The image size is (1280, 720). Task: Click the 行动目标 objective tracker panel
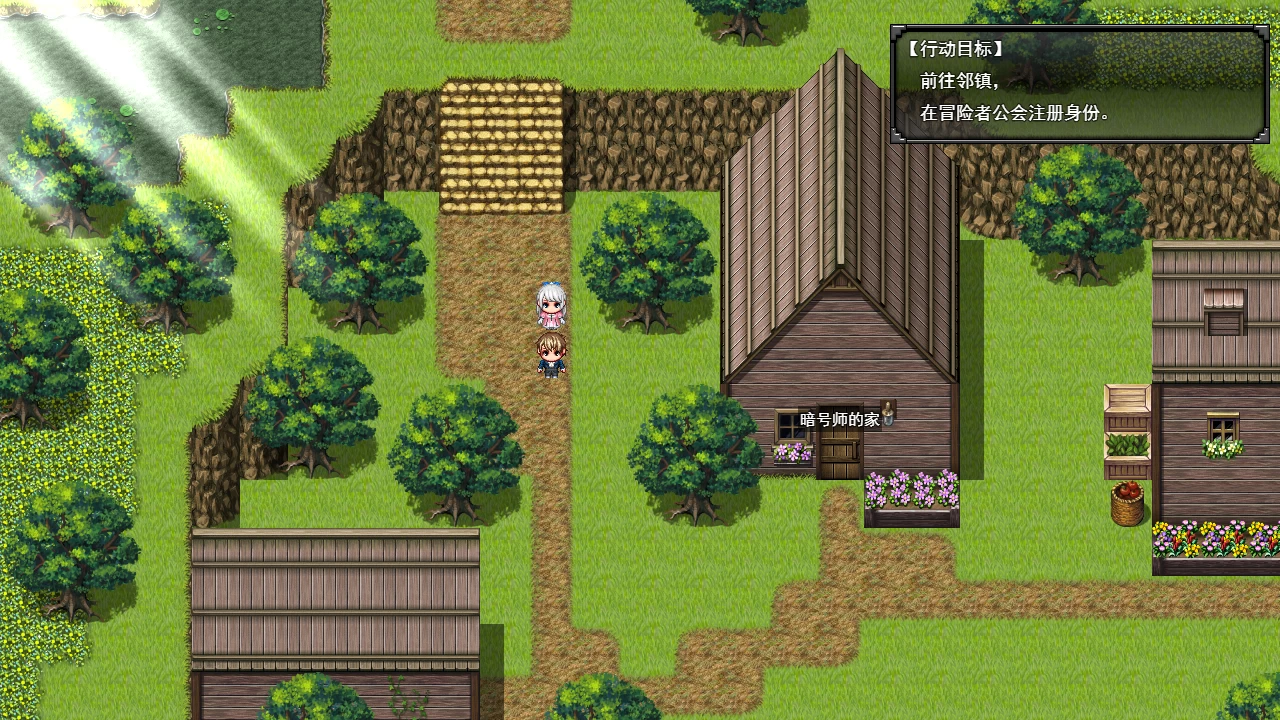[1079, 84]
